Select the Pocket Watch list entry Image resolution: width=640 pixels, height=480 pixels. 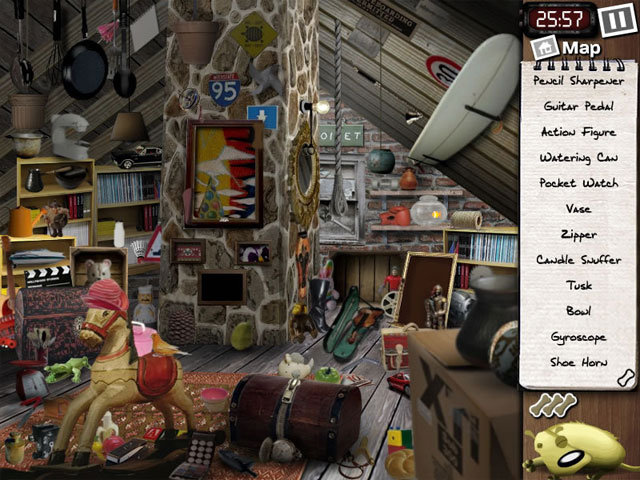click(x=579, y=183)
